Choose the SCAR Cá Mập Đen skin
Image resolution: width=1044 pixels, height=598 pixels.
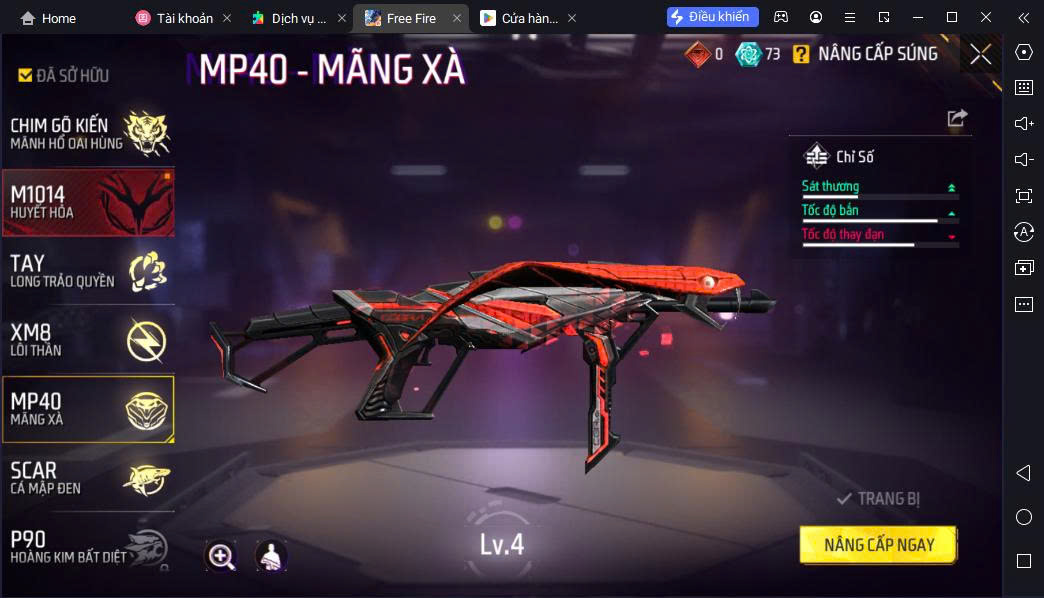[88, 477]
